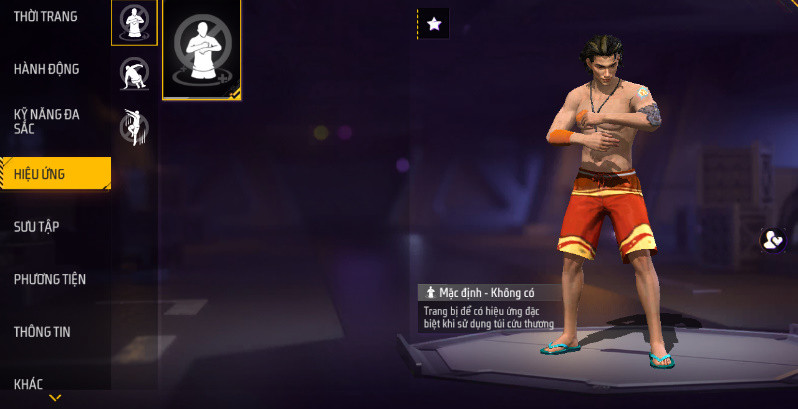Pick the jumping figure effect icon

coord(134,125)
